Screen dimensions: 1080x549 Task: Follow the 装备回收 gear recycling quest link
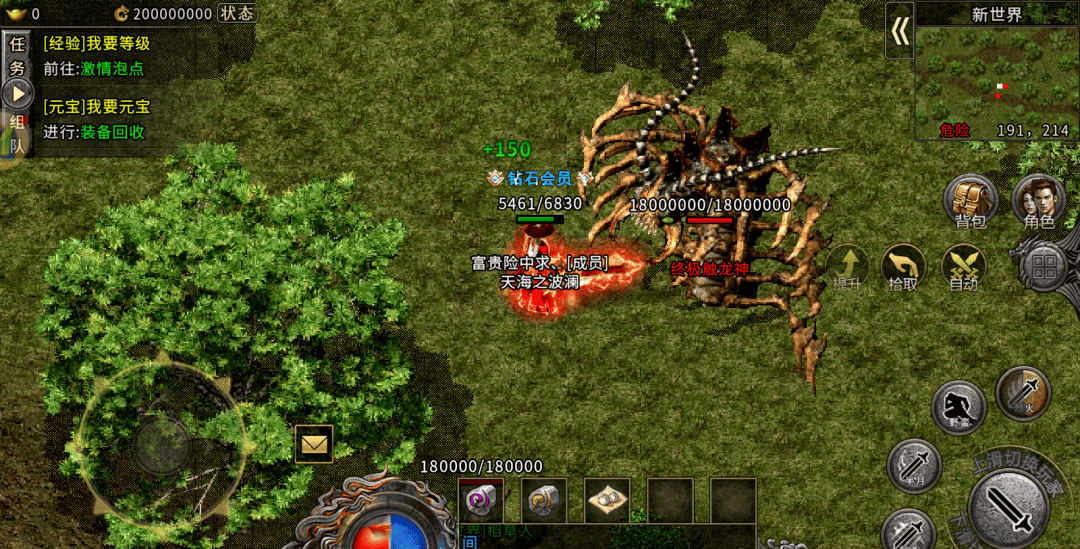[112, 132]
